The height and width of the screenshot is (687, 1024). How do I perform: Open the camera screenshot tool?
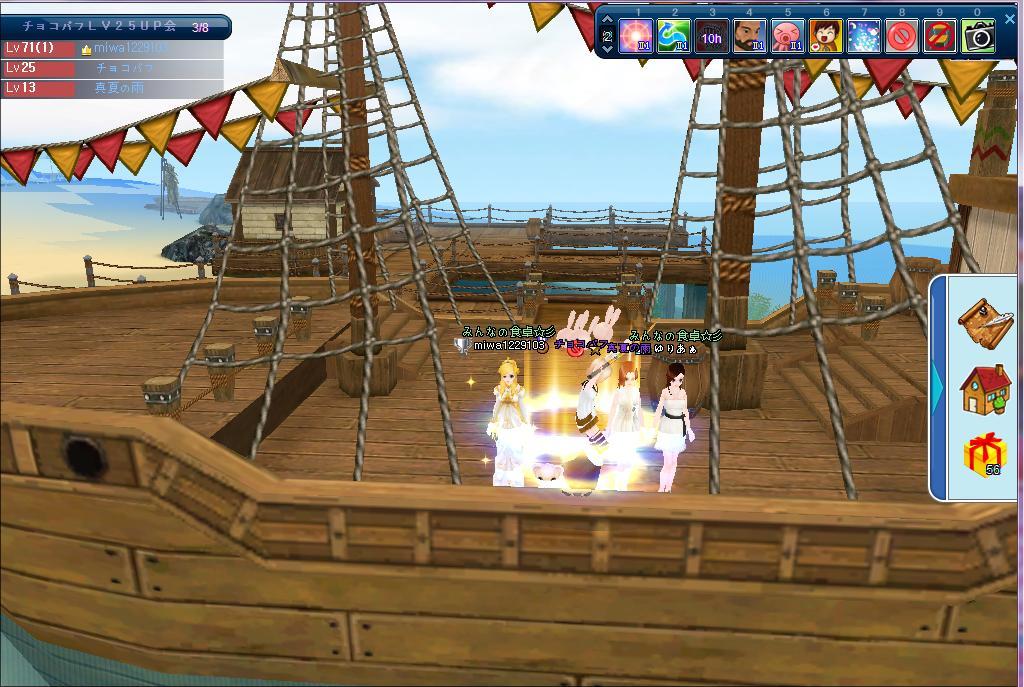pyautogui.click(x=979, y=38)
